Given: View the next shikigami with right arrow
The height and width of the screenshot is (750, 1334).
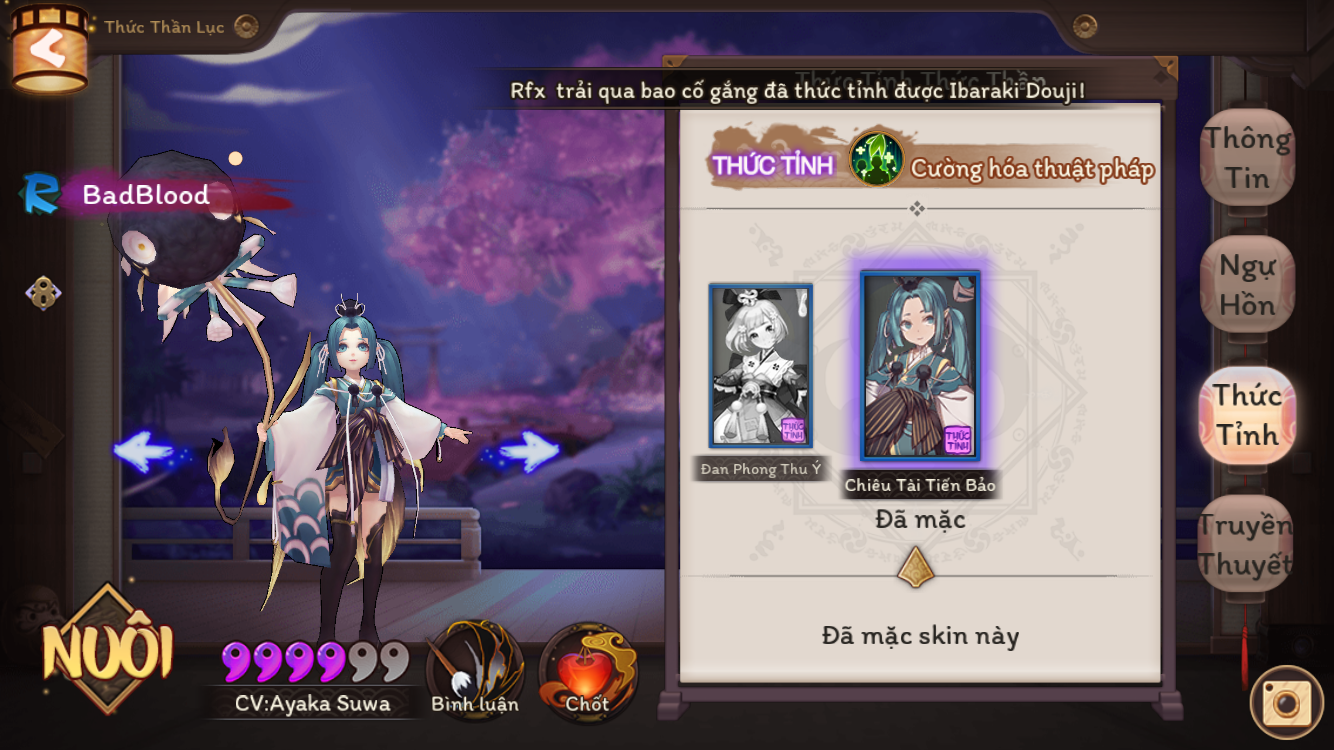Looking at the screenshot, I should 527,451.
